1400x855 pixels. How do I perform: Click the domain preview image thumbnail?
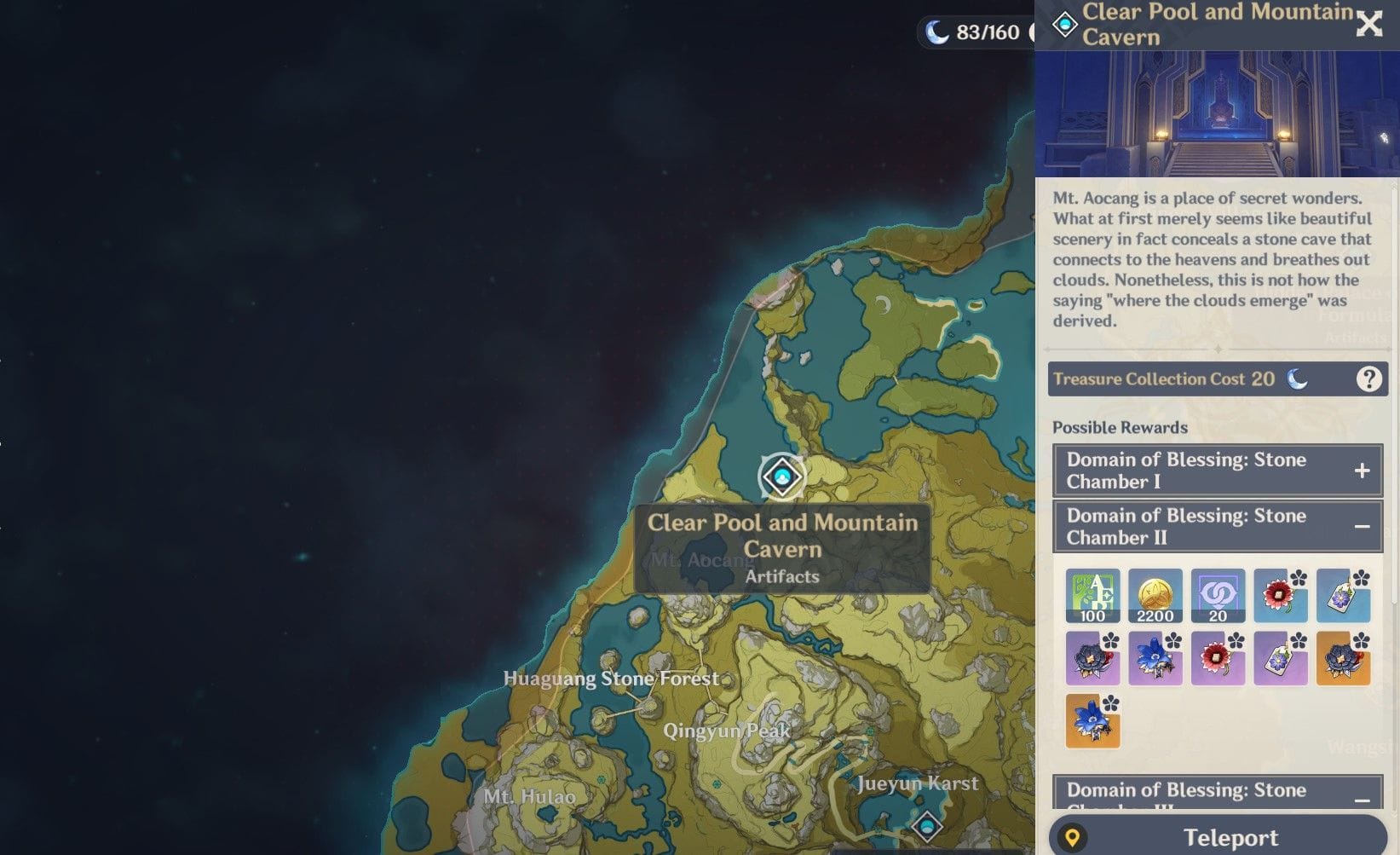(1217, 113)
